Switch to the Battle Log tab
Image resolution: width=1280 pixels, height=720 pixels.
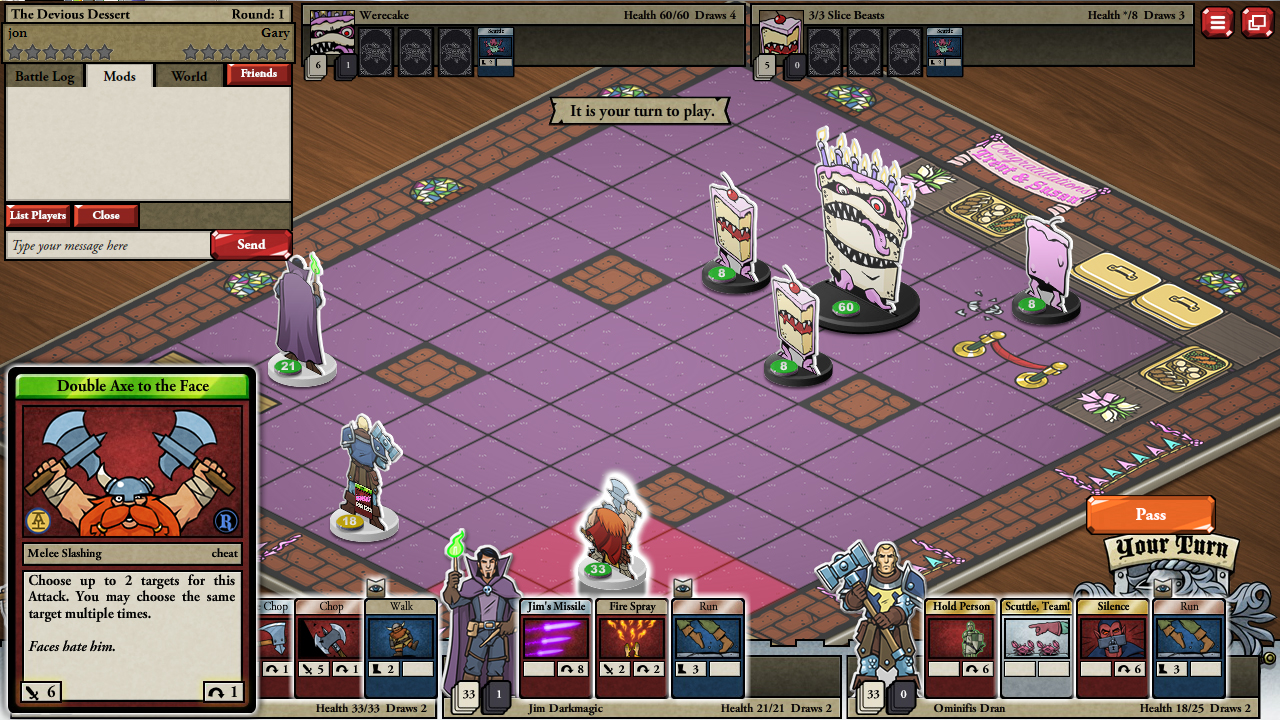44,75
